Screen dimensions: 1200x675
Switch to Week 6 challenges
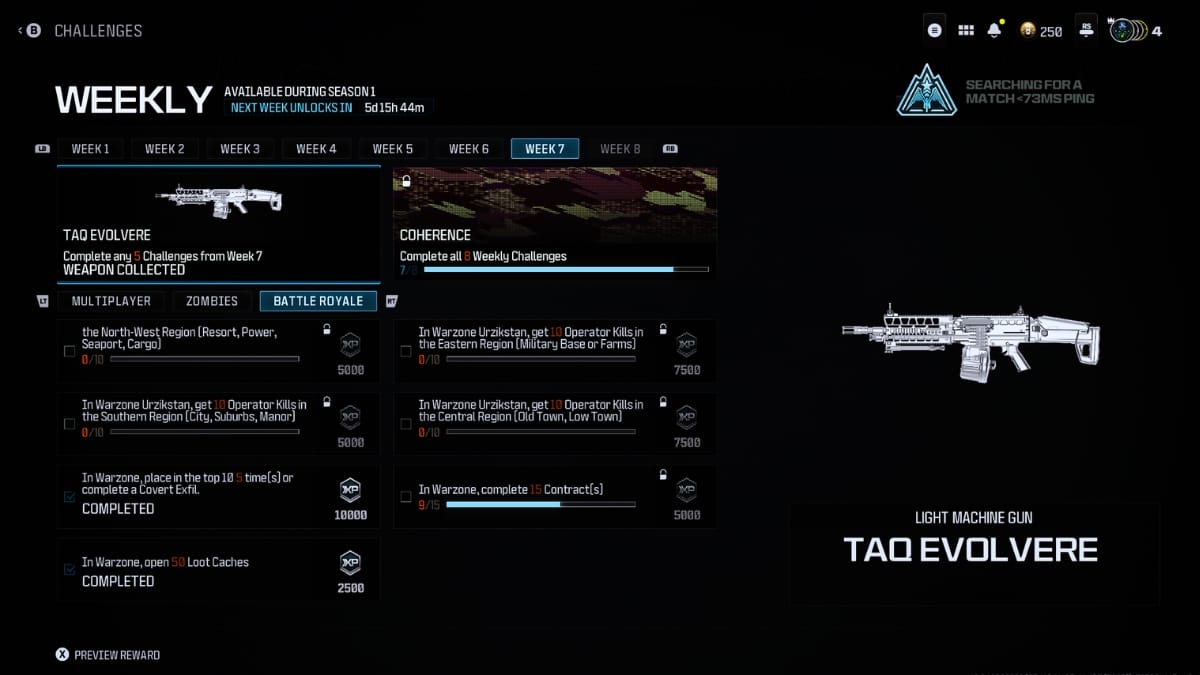click(x=468, y=149)
